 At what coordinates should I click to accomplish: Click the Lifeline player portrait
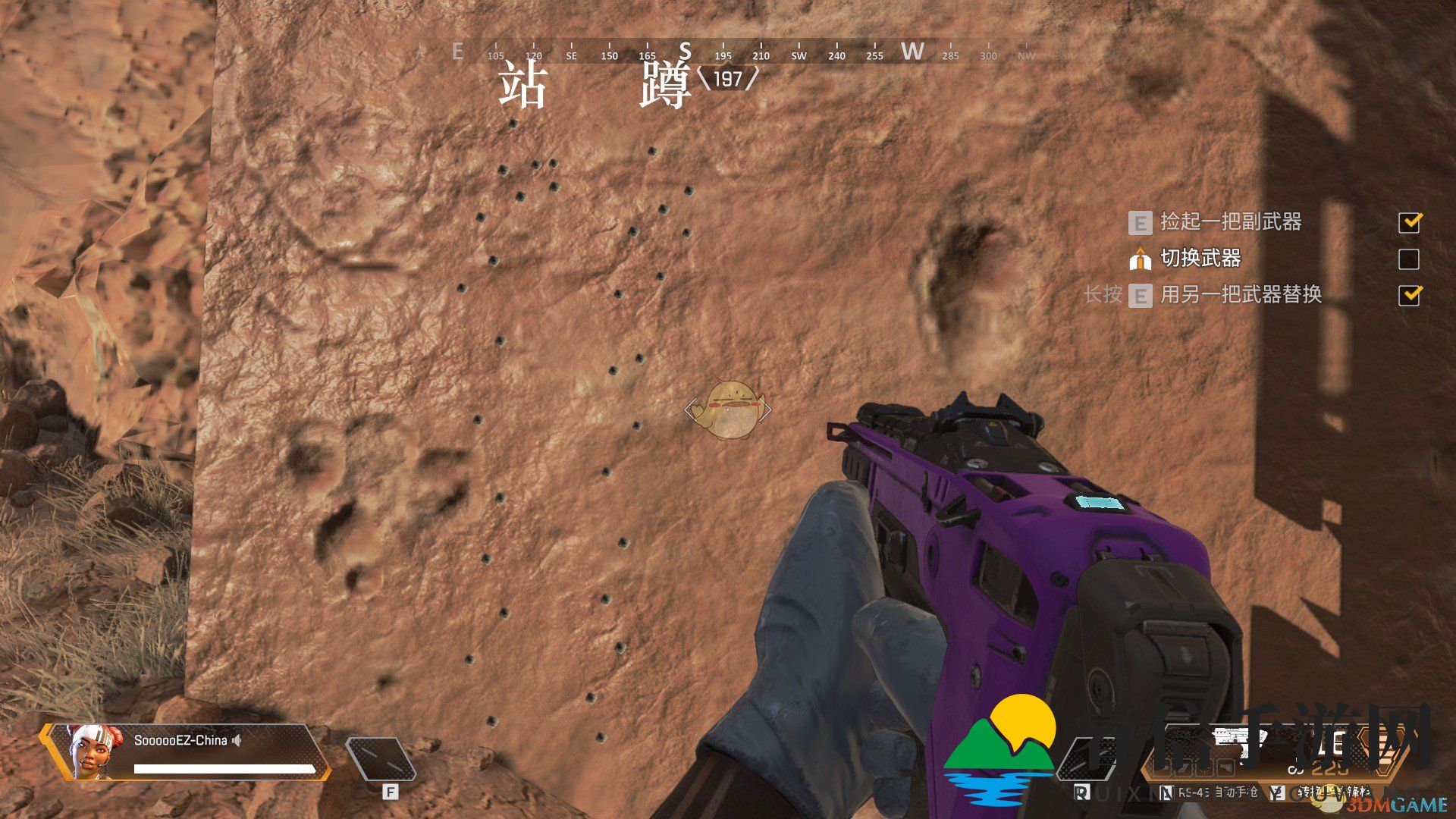[93, 750]
